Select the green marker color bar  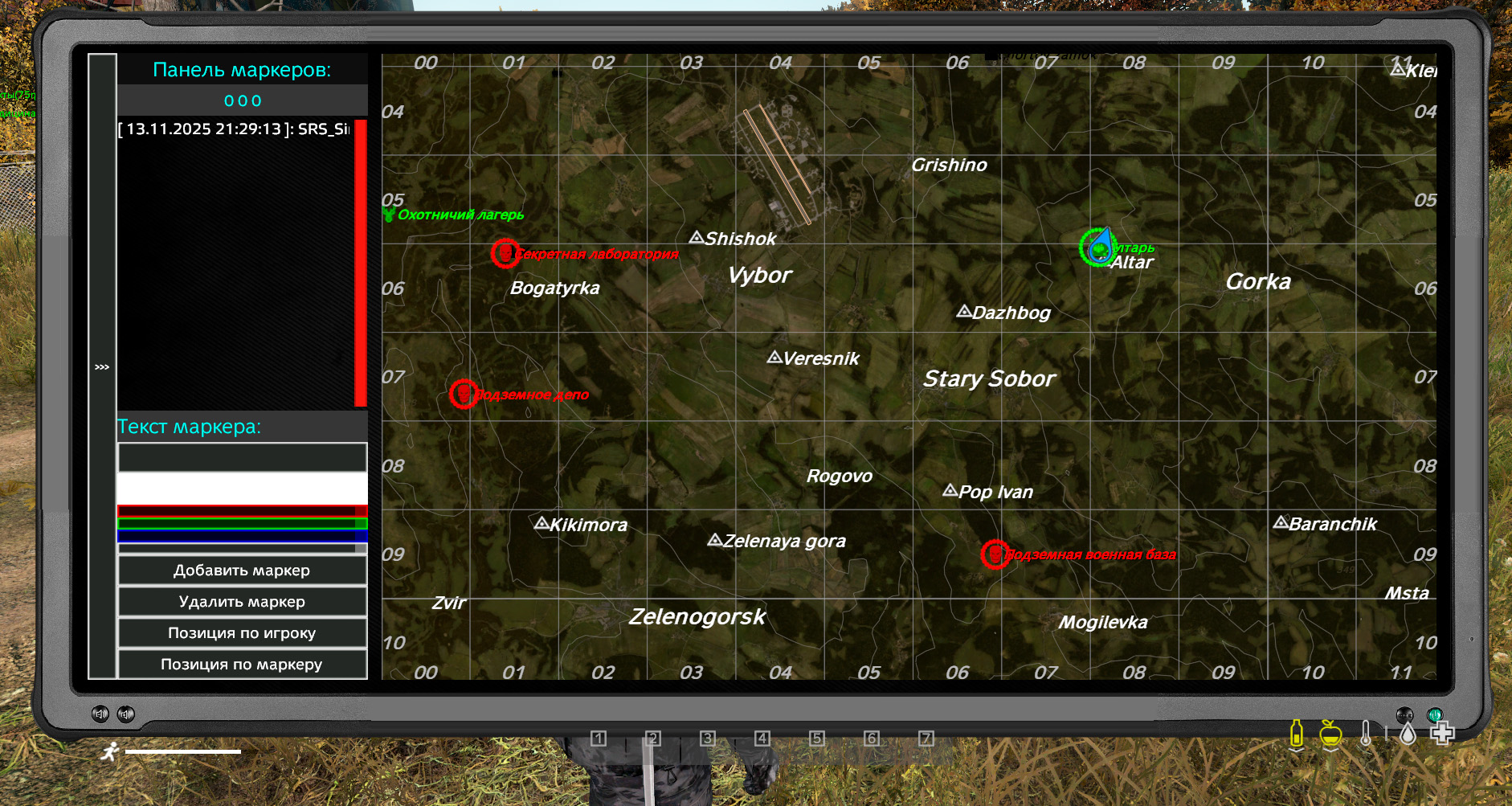(242, 525)
